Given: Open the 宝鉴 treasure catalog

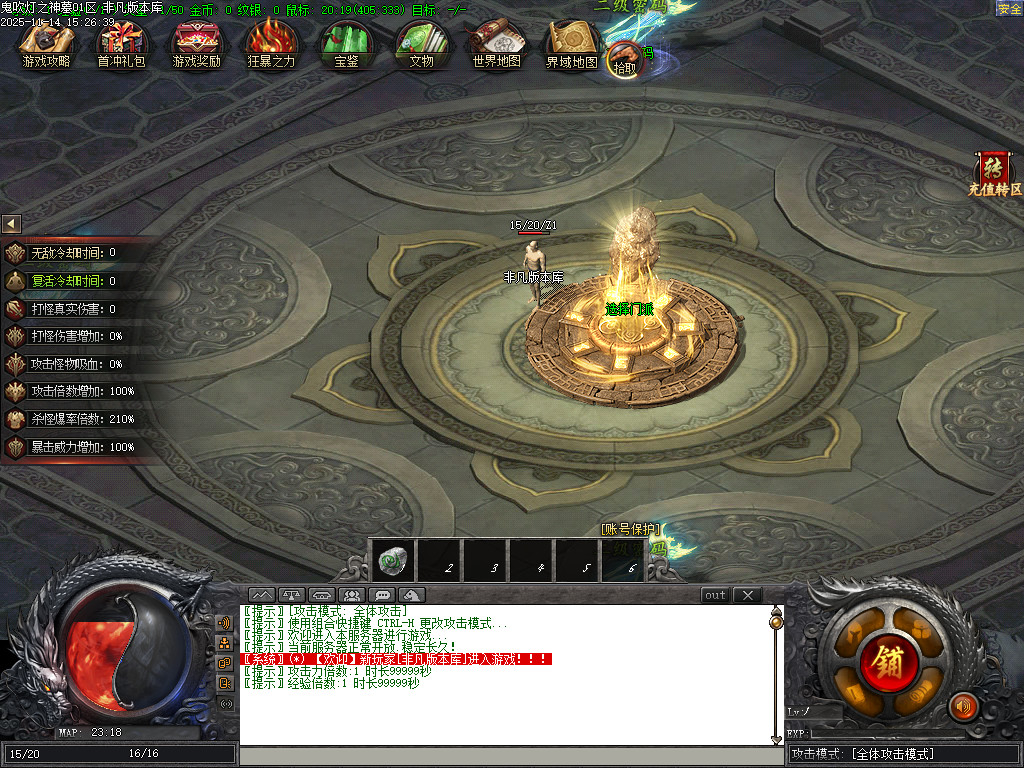Looking at the screenshot, I should click(x=346, y=45).
